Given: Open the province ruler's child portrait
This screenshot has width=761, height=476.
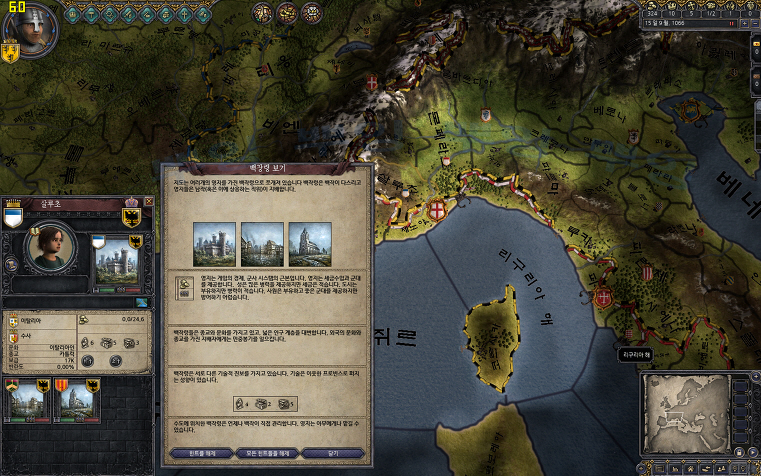Looking at the screenshot, I should click(52, 246).
